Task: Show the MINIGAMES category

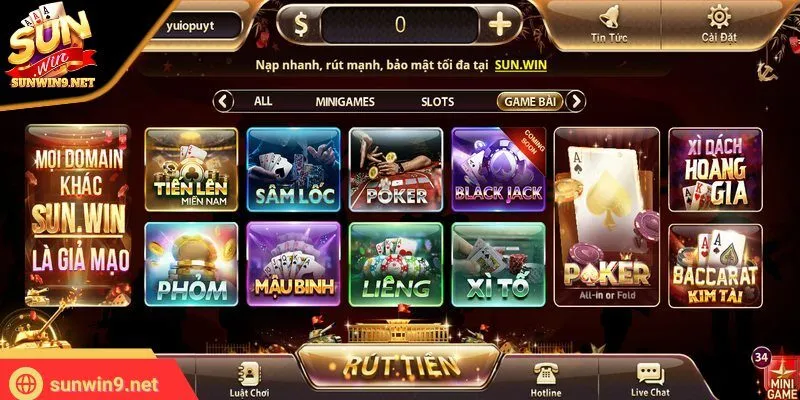Action: (x=344, y=101)
